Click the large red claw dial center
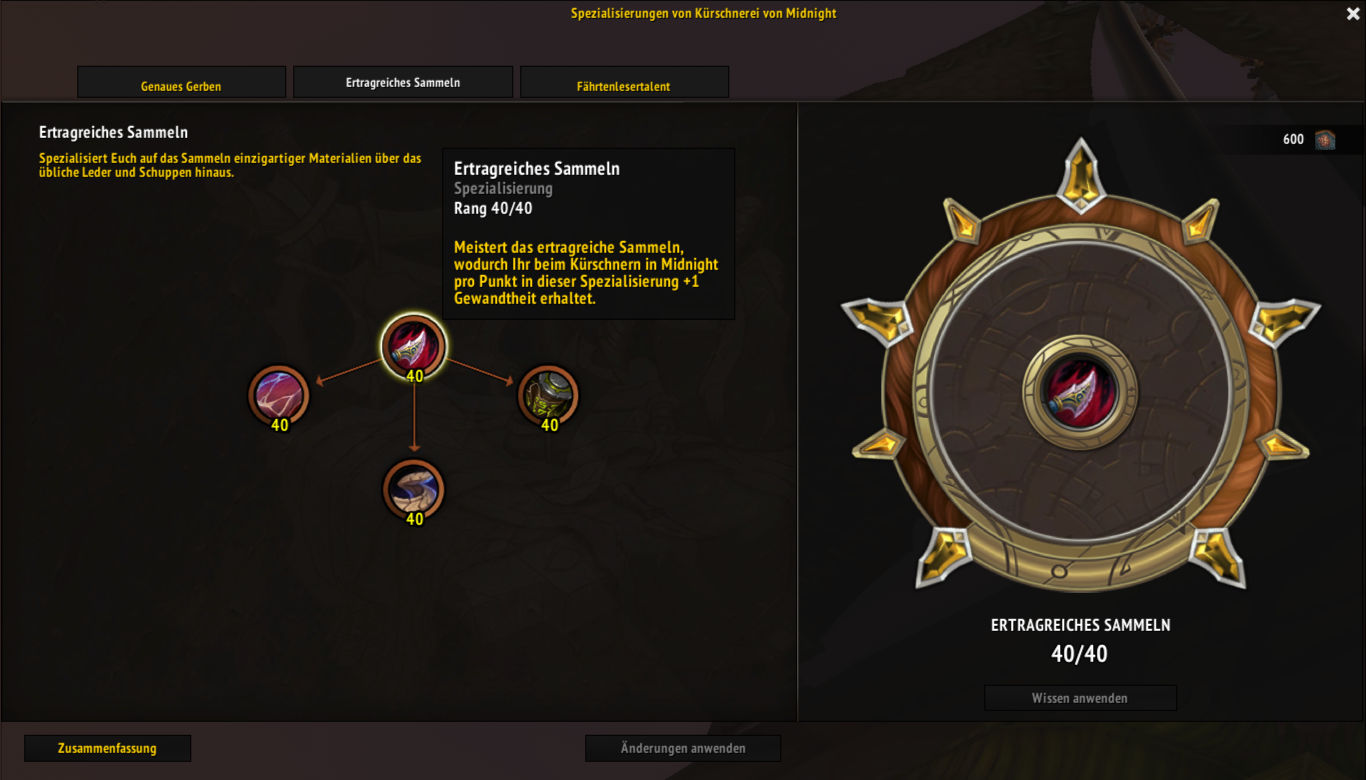Screen dimensions: 1366x780 tap(1080, 391)
